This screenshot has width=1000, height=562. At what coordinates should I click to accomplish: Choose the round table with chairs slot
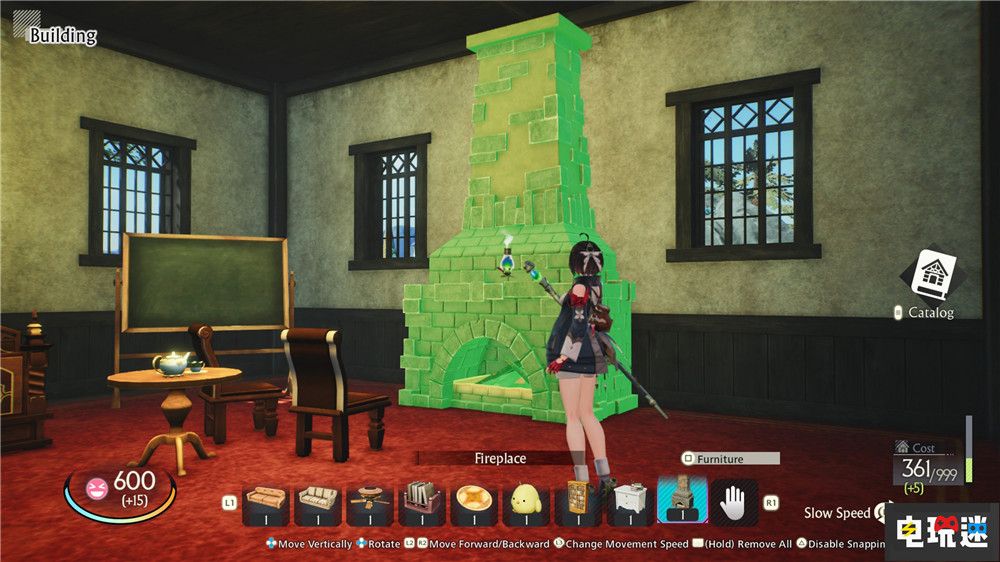pos(370,500)
